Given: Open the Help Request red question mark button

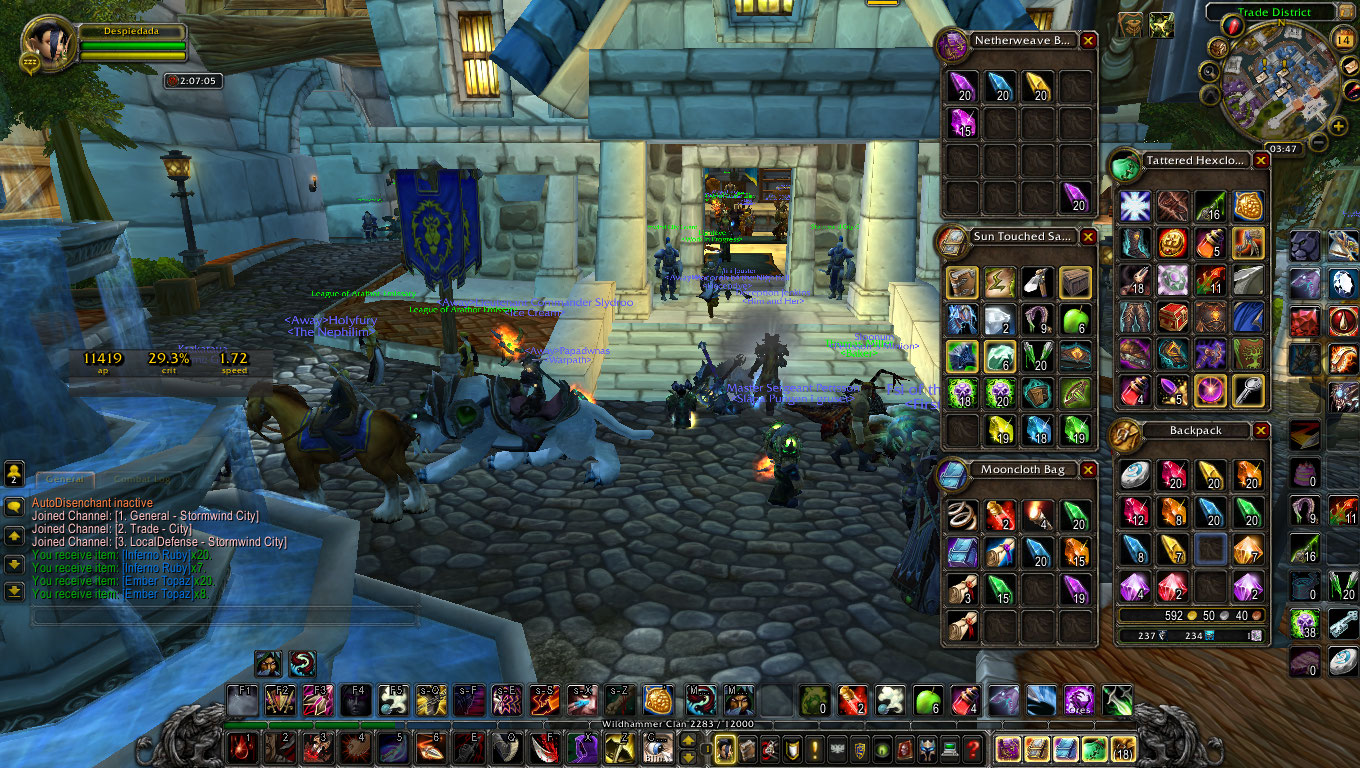Looking at the screenshot, I should pos(970,748).
